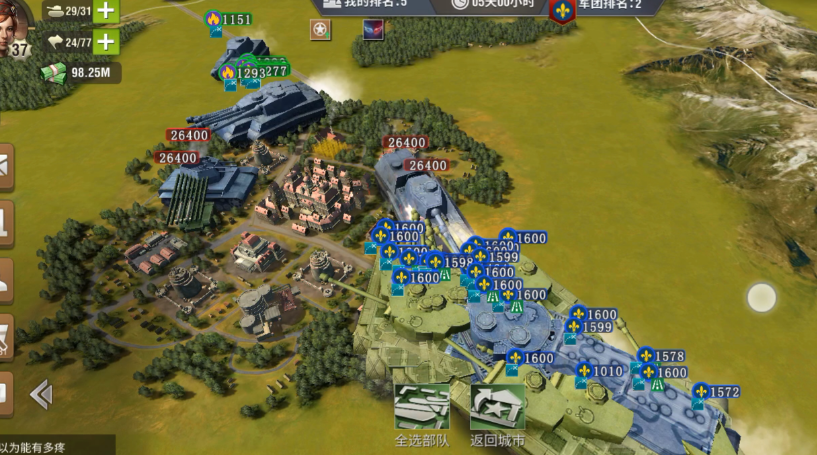Select the allied unit marked 1572
817x455 pixels.
coord(716,392)
